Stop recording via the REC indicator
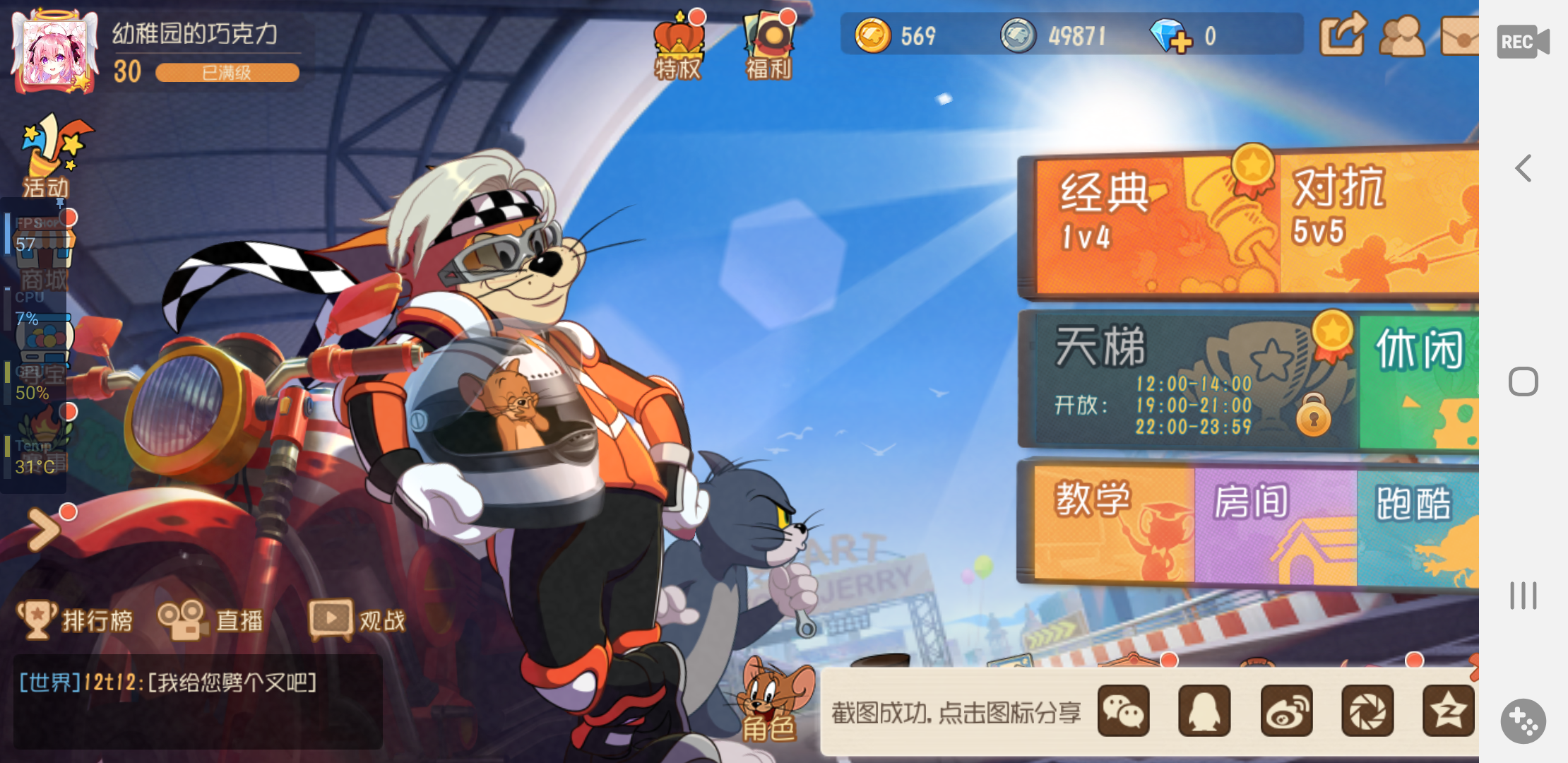1568x763 pixels. [x=1522, y=41]
